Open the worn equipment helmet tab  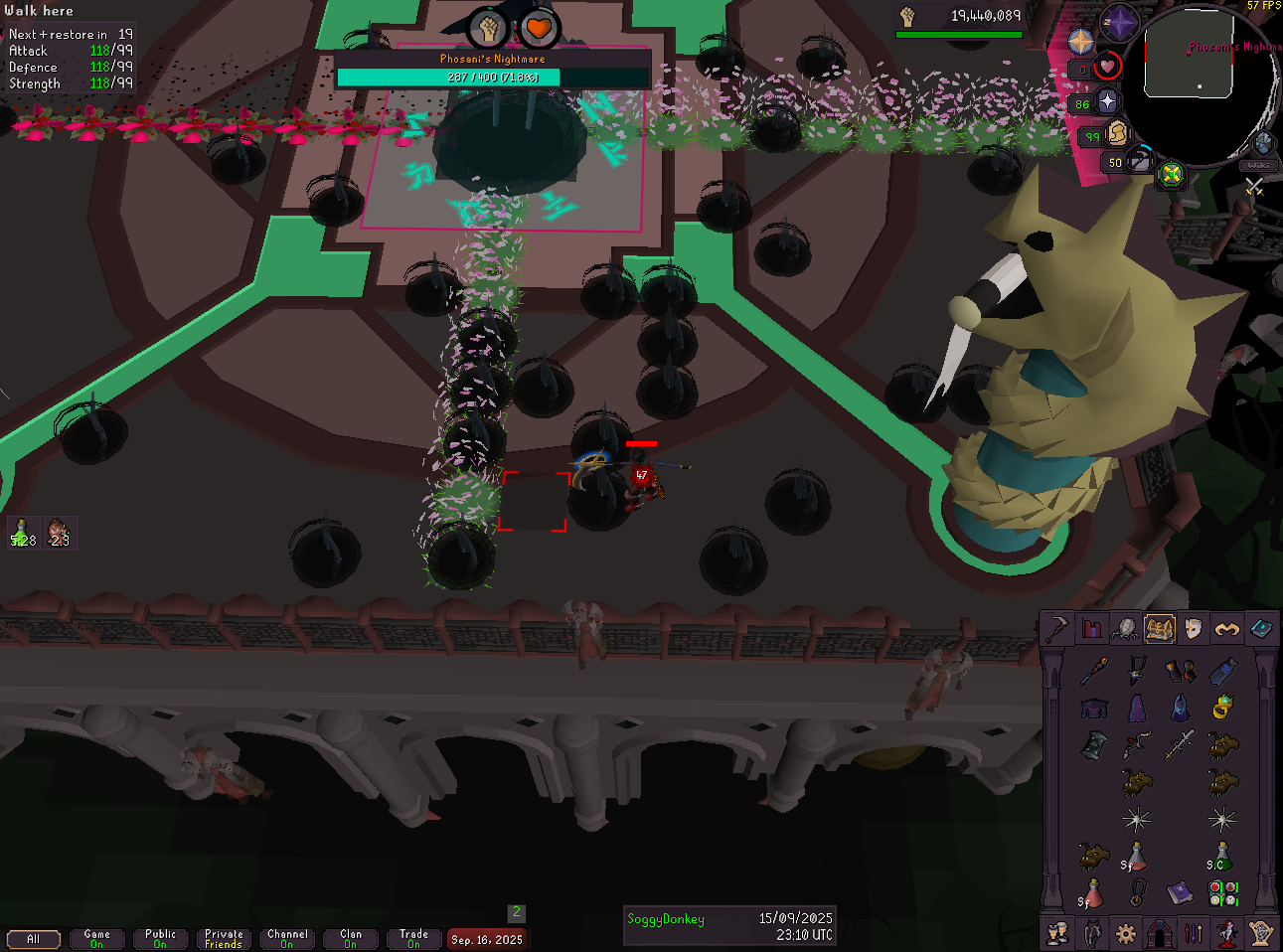1193,628
